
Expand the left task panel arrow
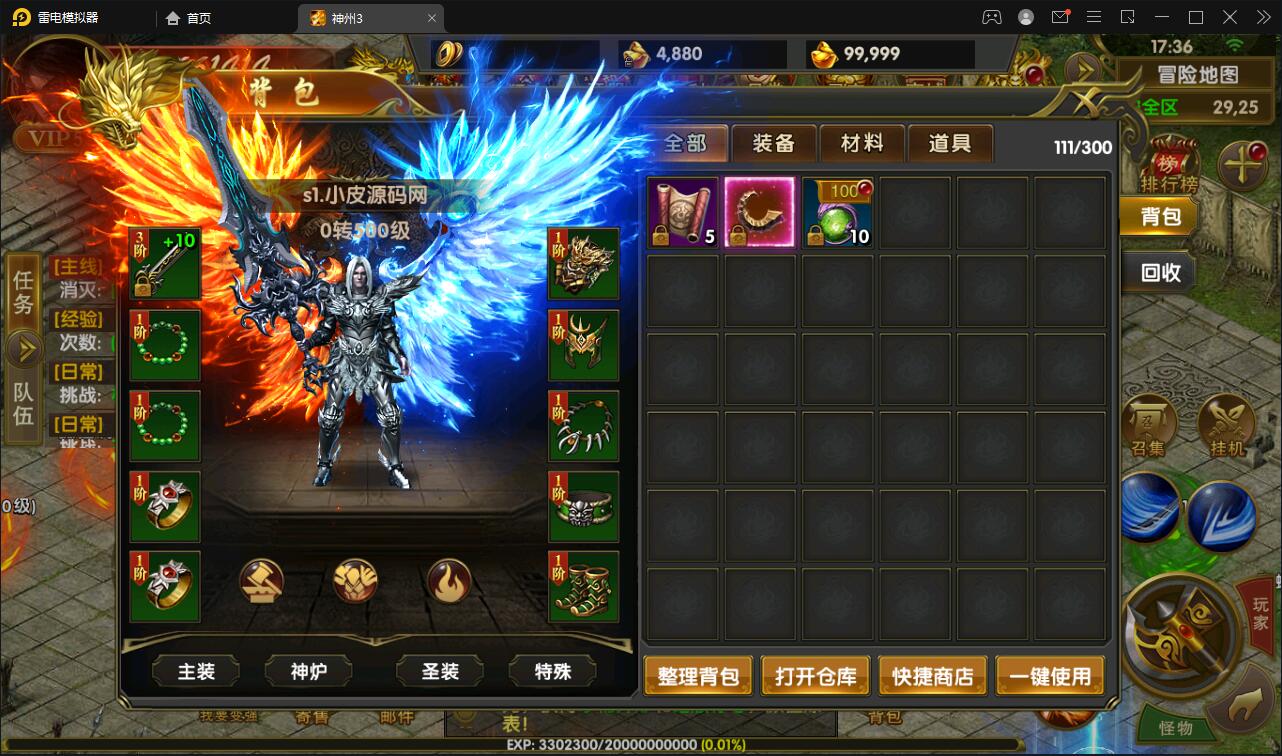coord(23,349)
